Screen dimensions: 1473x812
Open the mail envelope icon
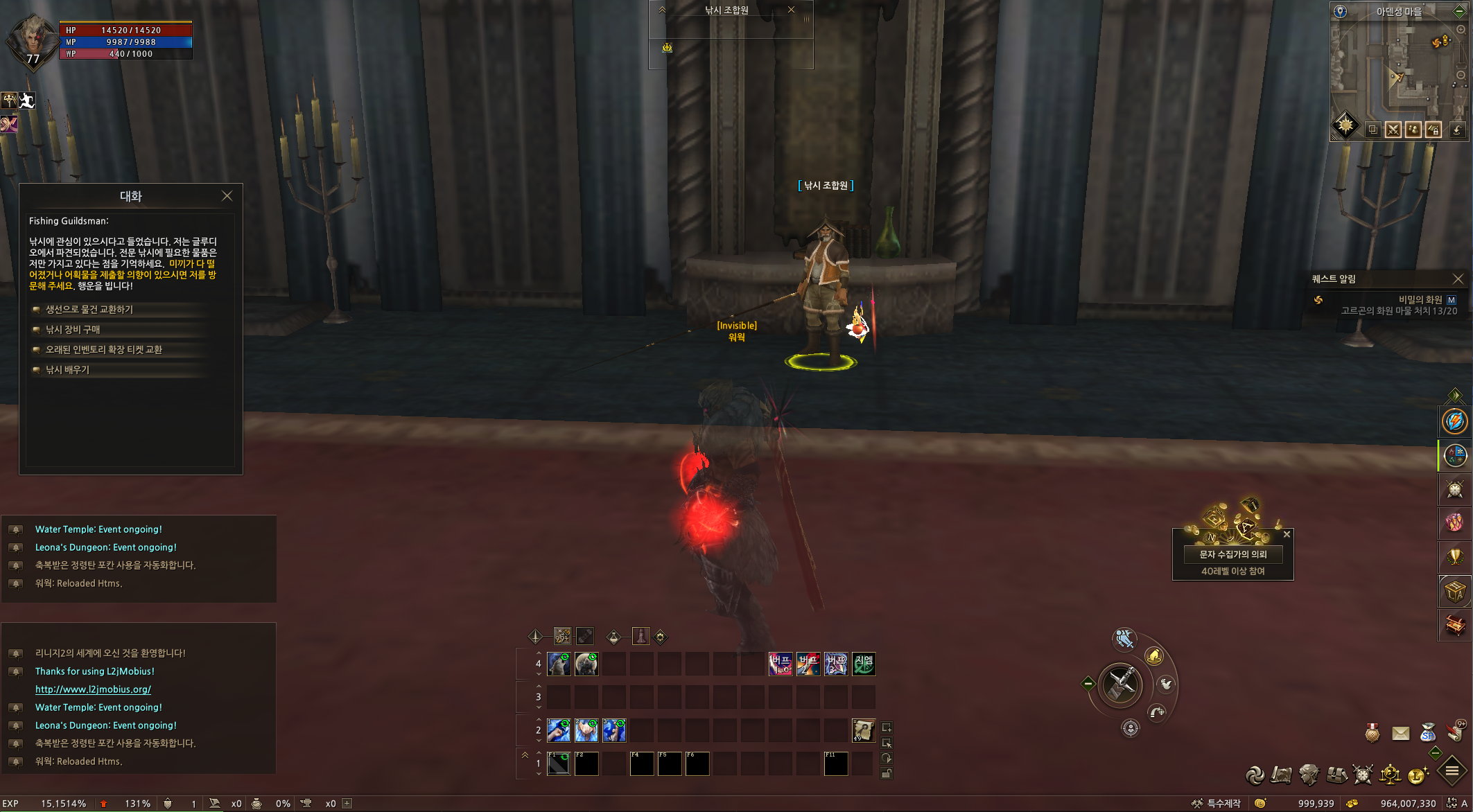tap(1400, 733)
